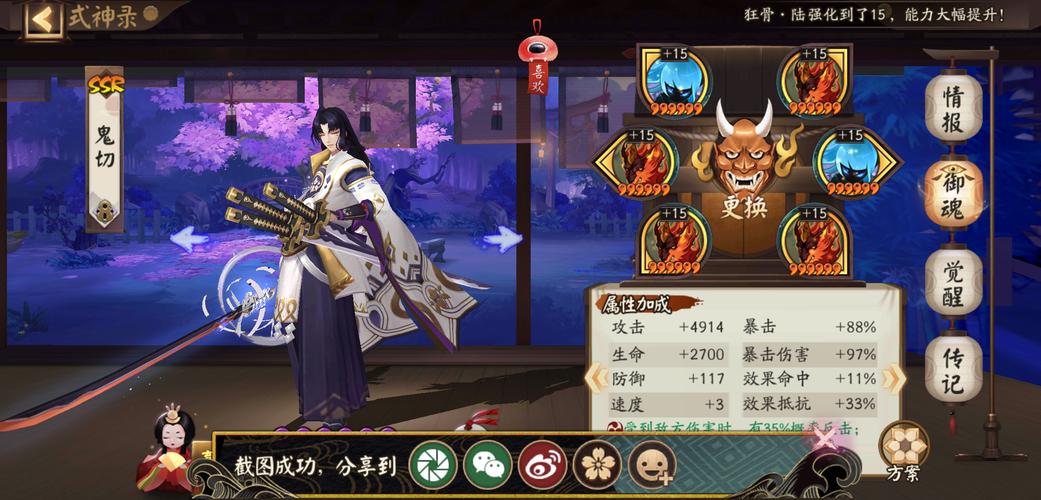Switch to the previous shikigami with the blue left arrow

point(190,238)
